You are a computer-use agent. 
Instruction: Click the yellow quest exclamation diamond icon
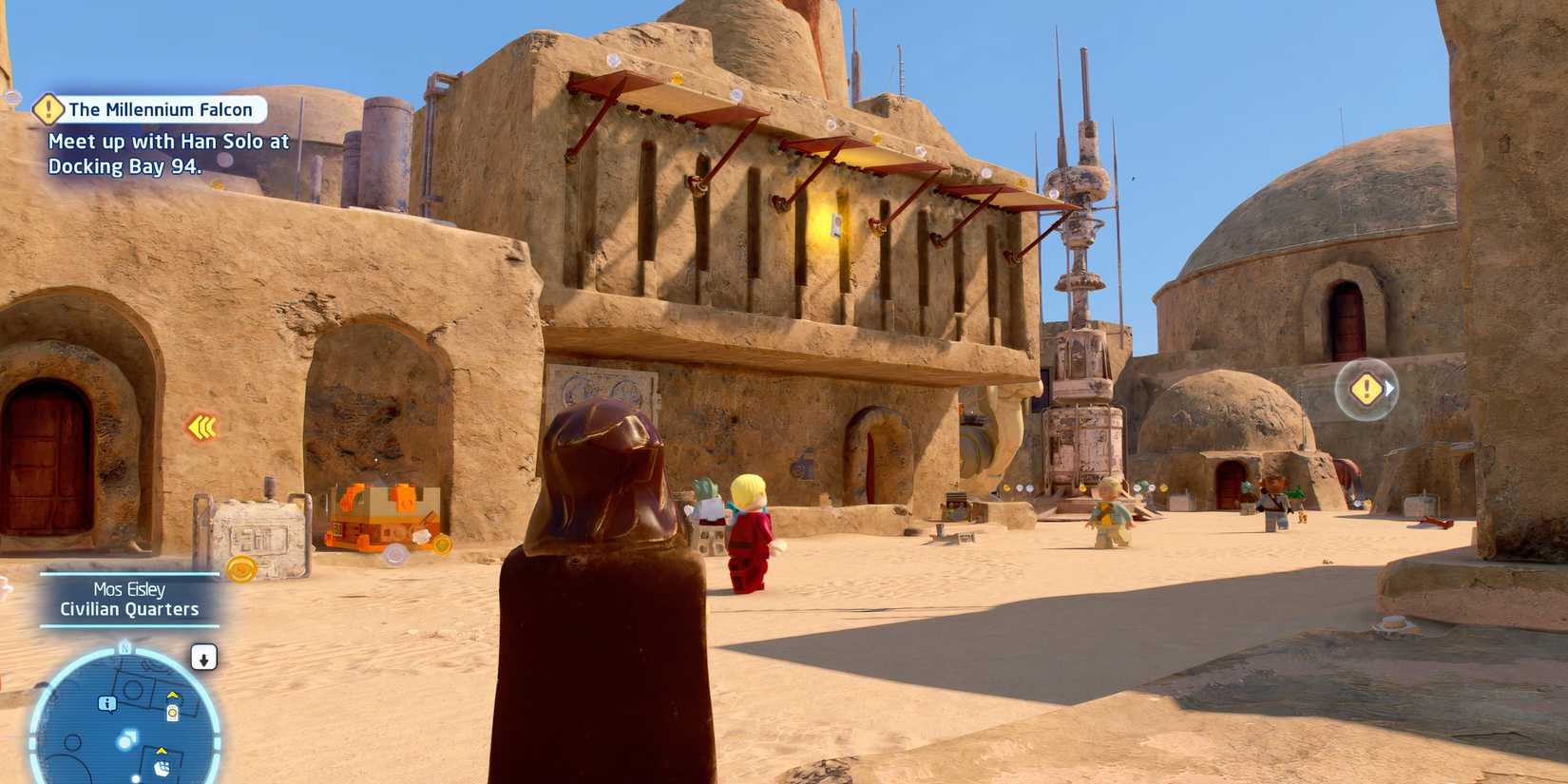pos(49,109)
